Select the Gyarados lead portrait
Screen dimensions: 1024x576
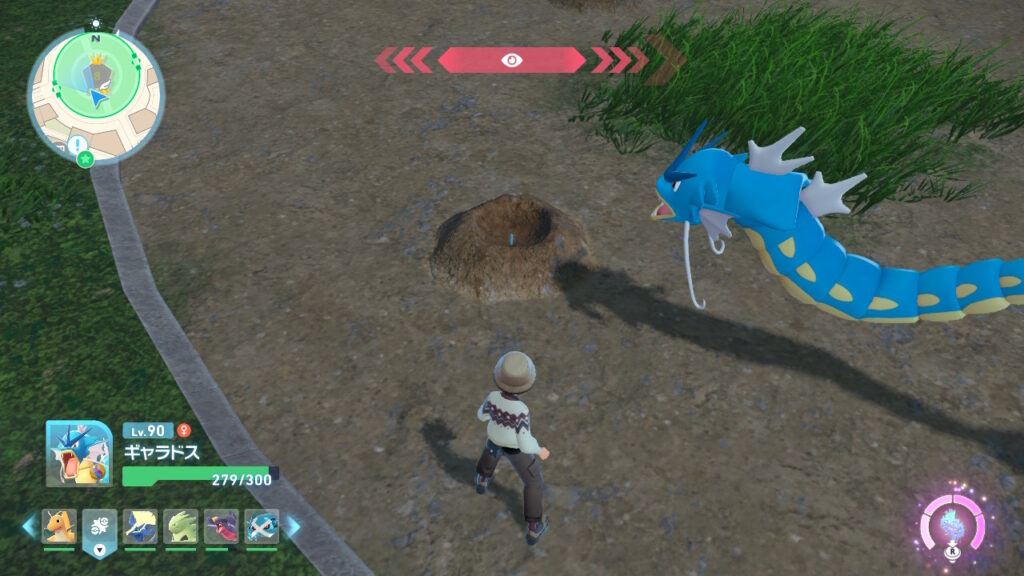(x=78, y=453)
